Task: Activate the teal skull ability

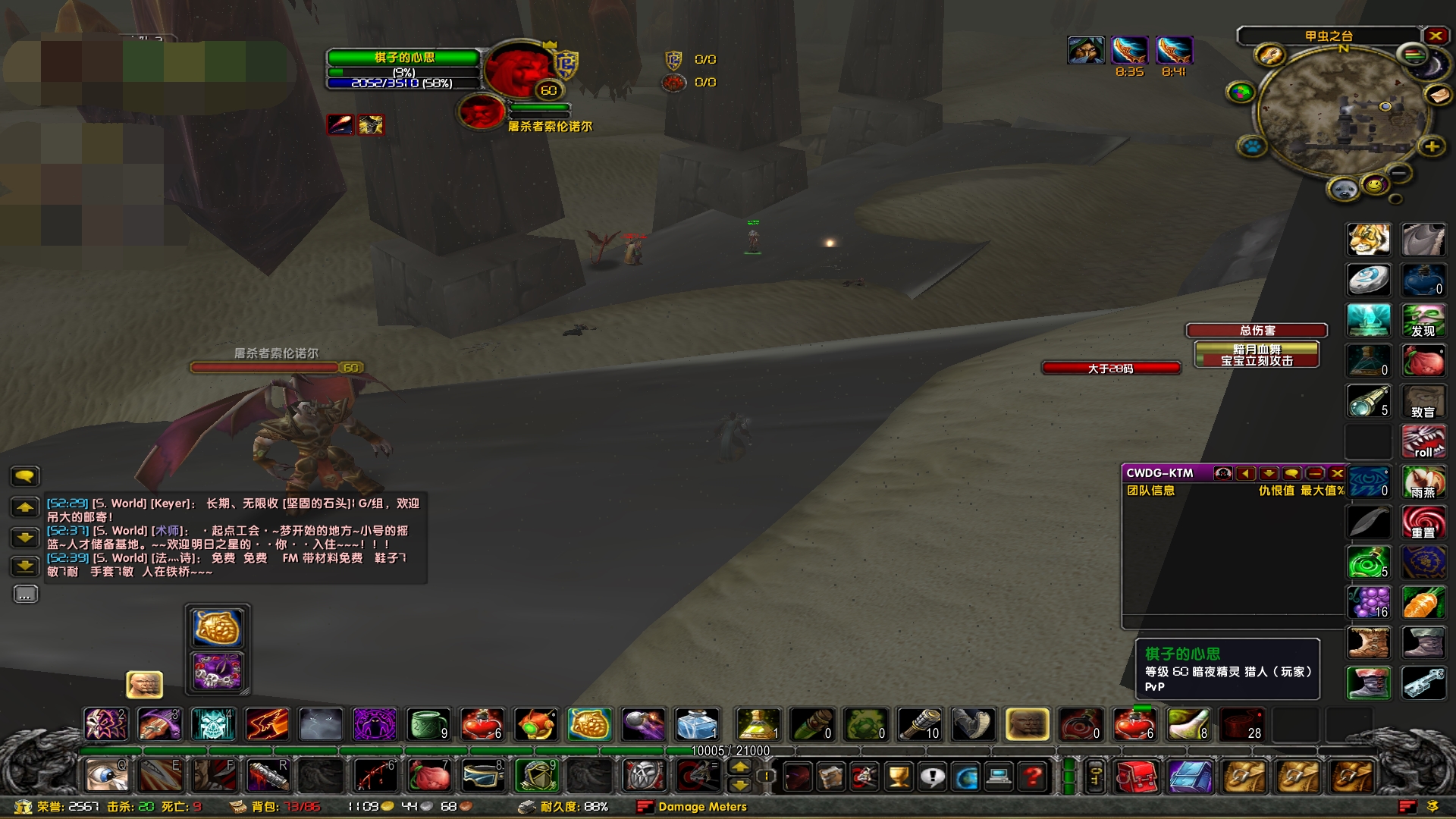Action: 213,724
